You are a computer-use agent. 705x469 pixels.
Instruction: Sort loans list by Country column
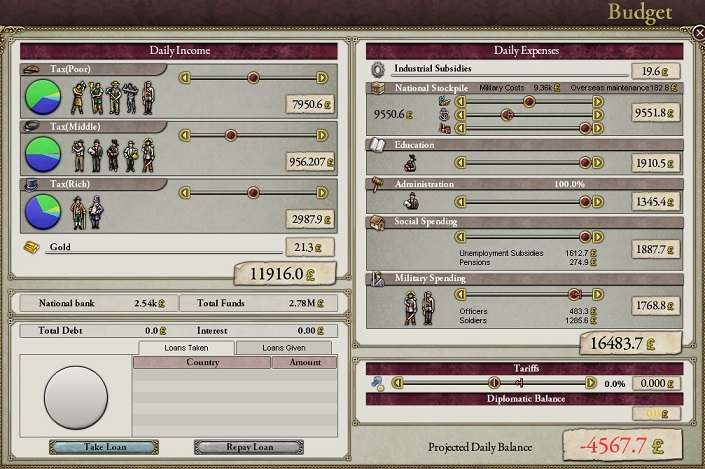click(202, 362)
